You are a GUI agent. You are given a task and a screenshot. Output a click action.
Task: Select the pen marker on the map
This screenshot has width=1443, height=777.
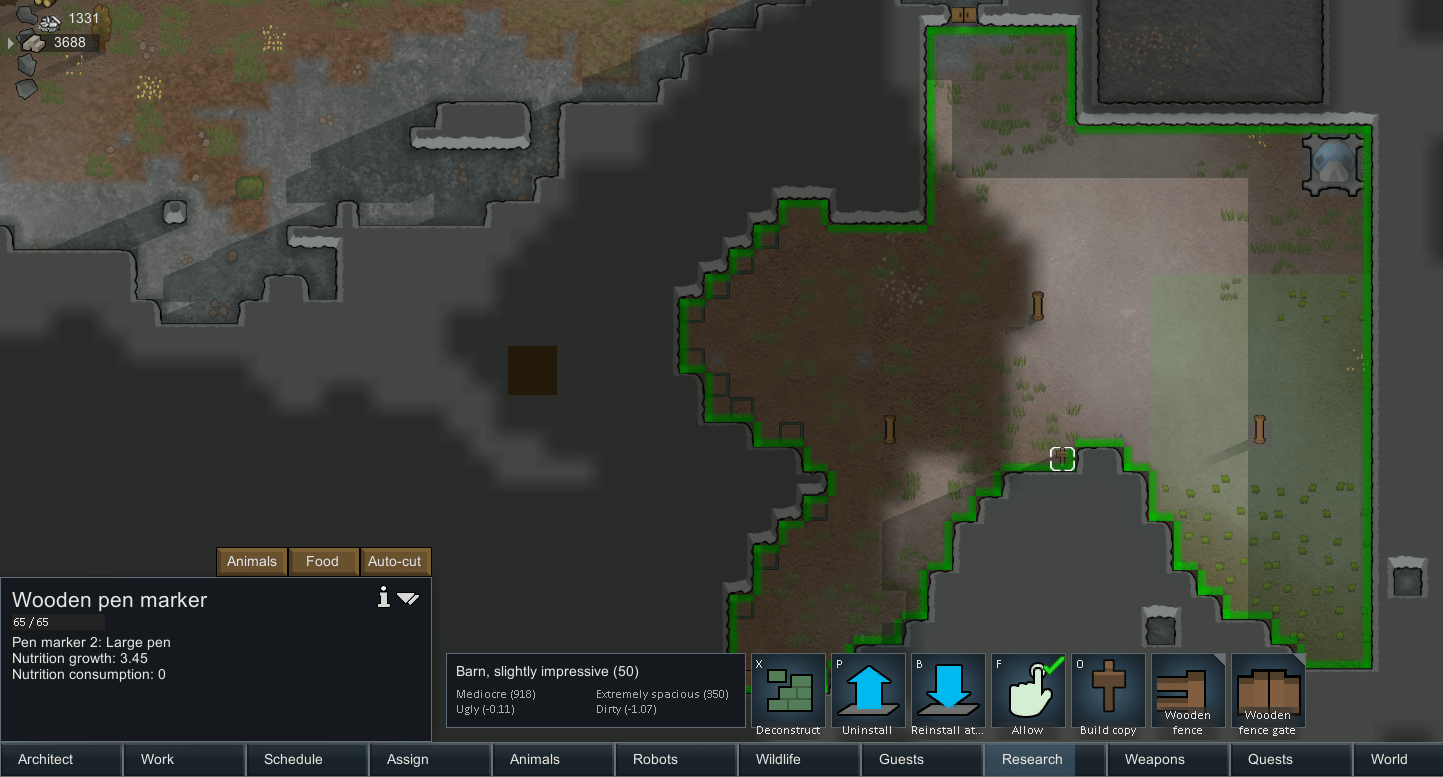(1062, 458)
